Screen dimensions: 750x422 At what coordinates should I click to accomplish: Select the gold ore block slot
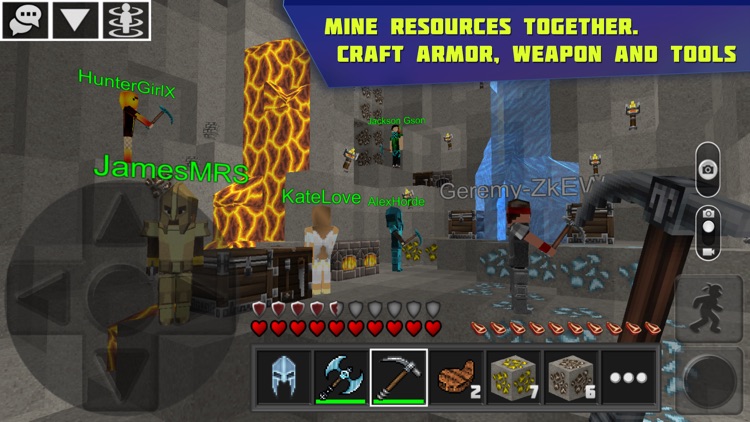coord(515,377)
